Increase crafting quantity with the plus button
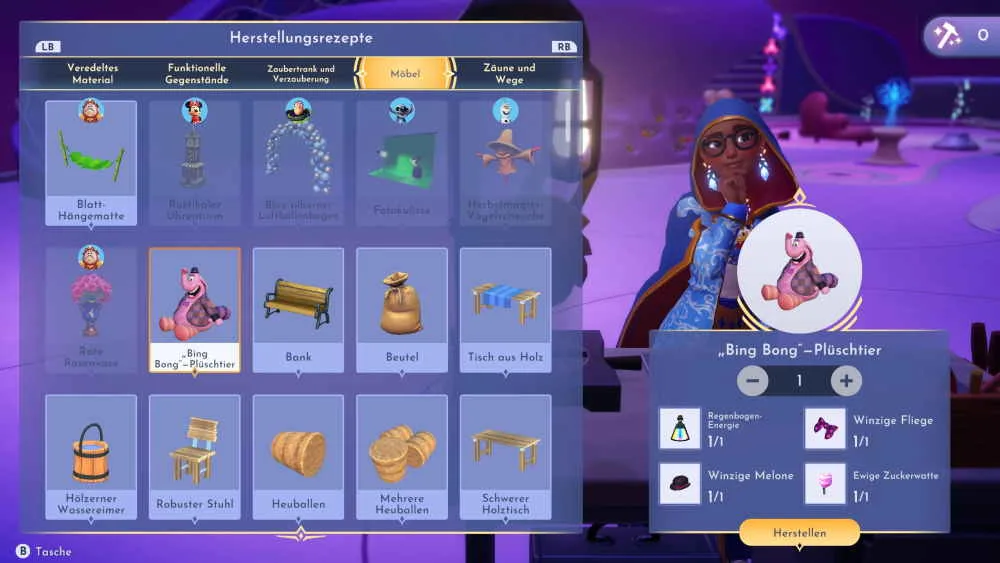 [x=846, y=381]
